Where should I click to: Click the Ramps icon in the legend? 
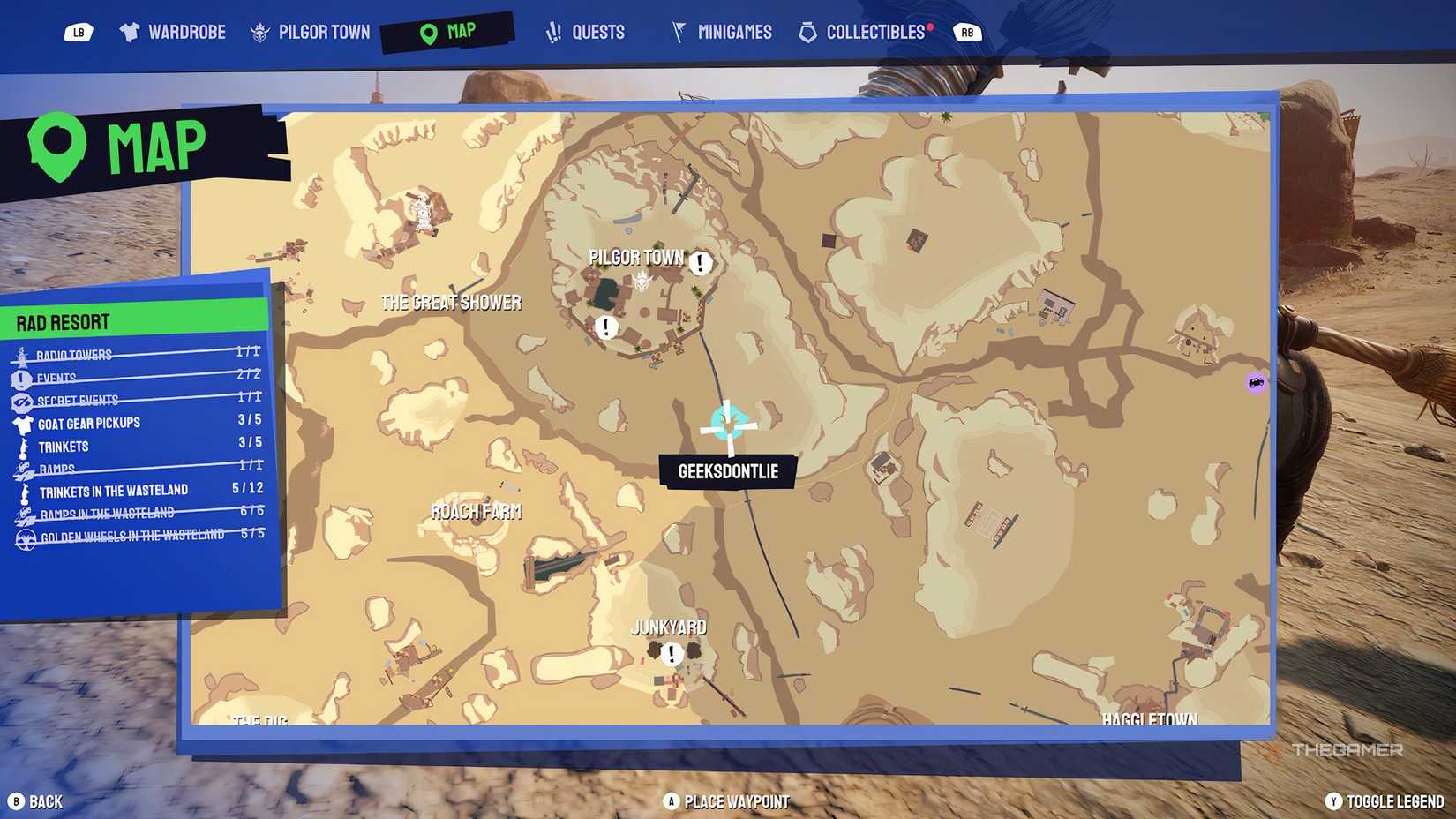click(x=22, y=468)
